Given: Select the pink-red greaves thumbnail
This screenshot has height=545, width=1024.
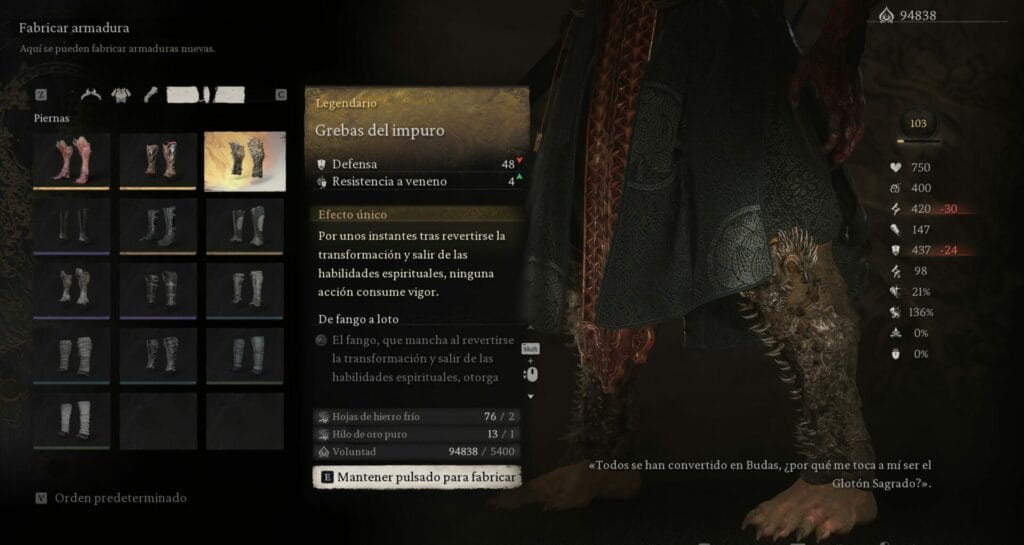Looking at the screenshot, I should click(71, 160).
